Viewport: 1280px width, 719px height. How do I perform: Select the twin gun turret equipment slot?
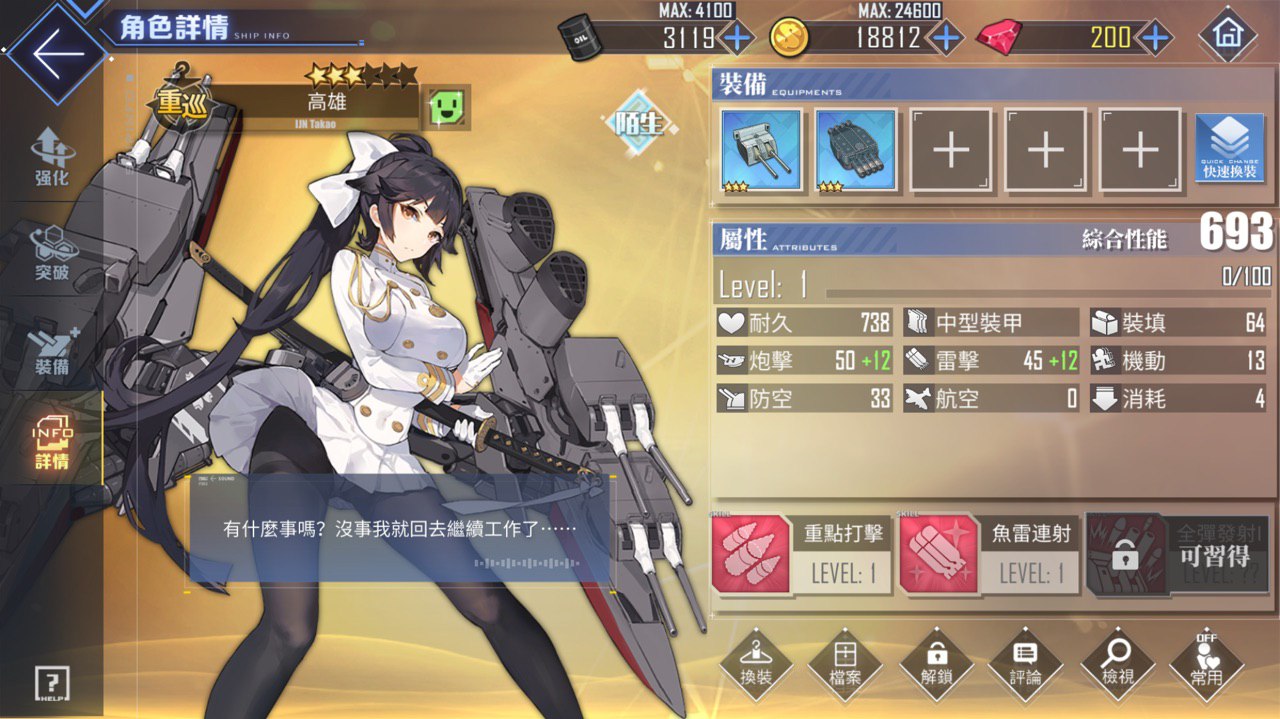tap(761, 150)
